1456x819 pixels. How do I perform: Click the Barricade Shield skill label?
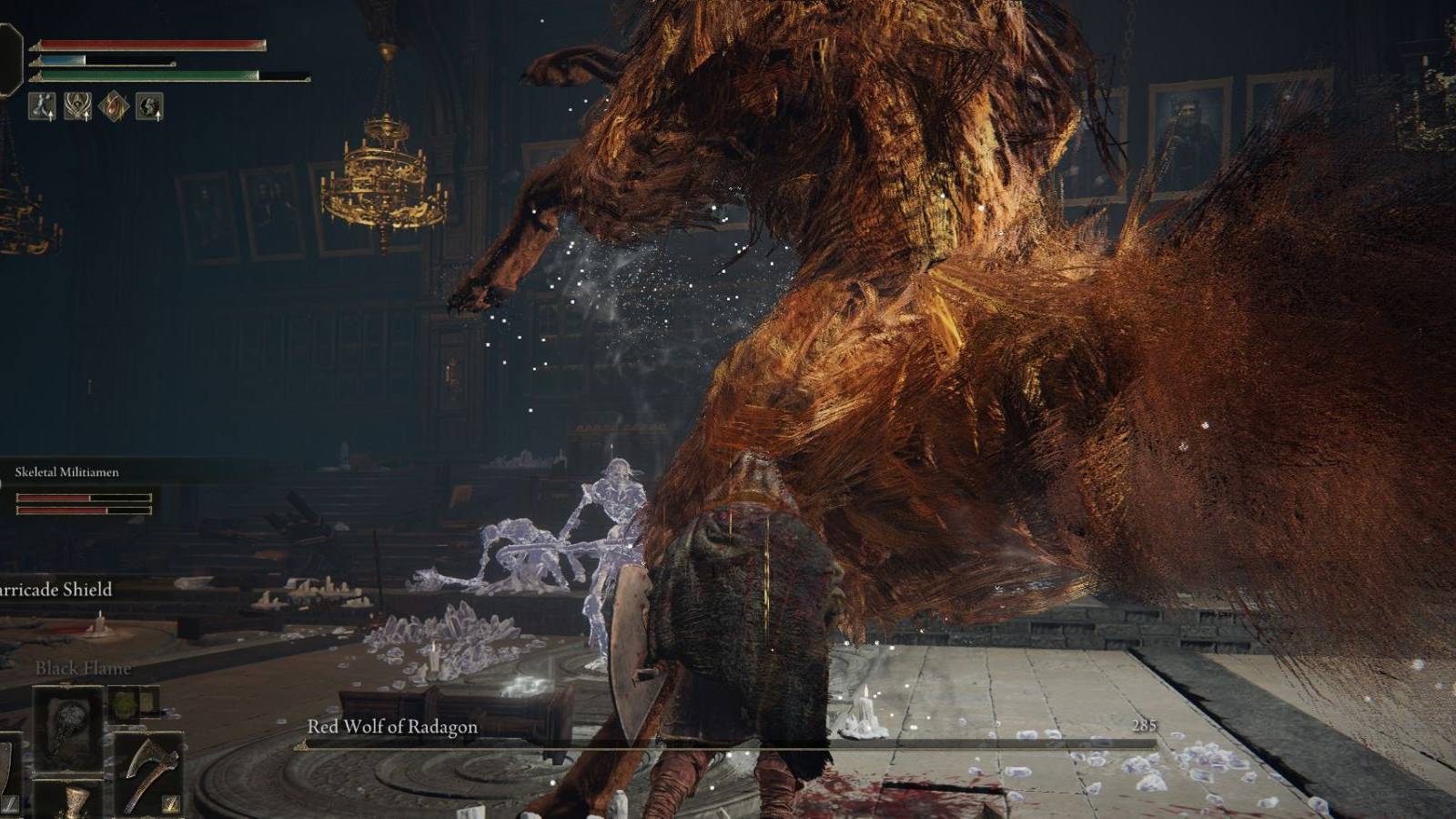[55, 589]
